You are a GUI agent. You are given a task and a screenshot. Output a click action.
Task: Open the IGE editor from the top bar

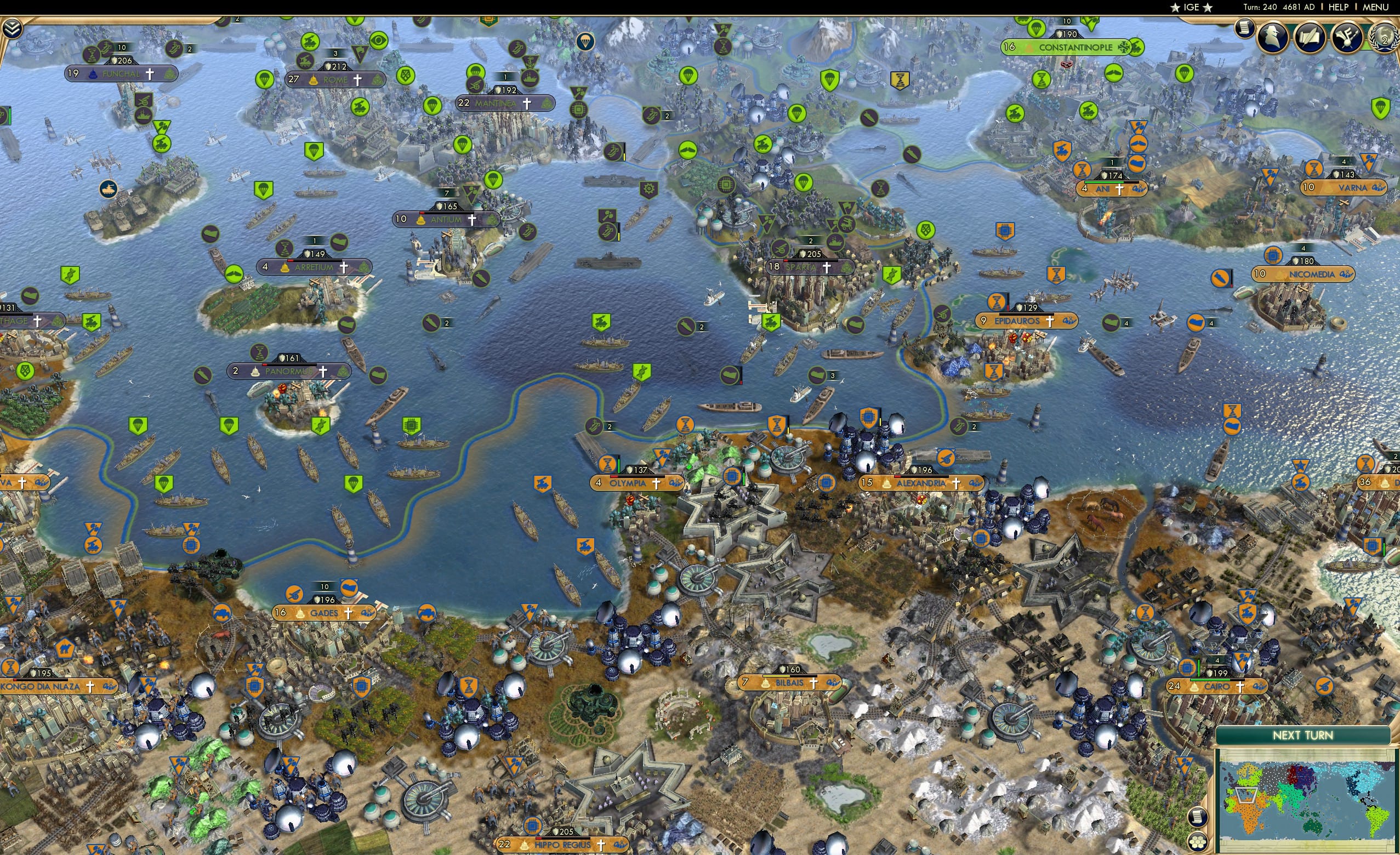1192,7
